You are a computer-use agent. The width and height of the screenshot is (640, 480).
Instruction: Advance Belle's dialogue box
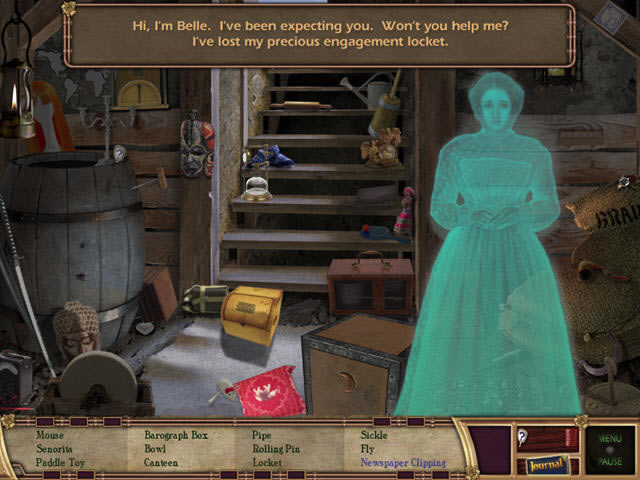[x=319, y=35]
